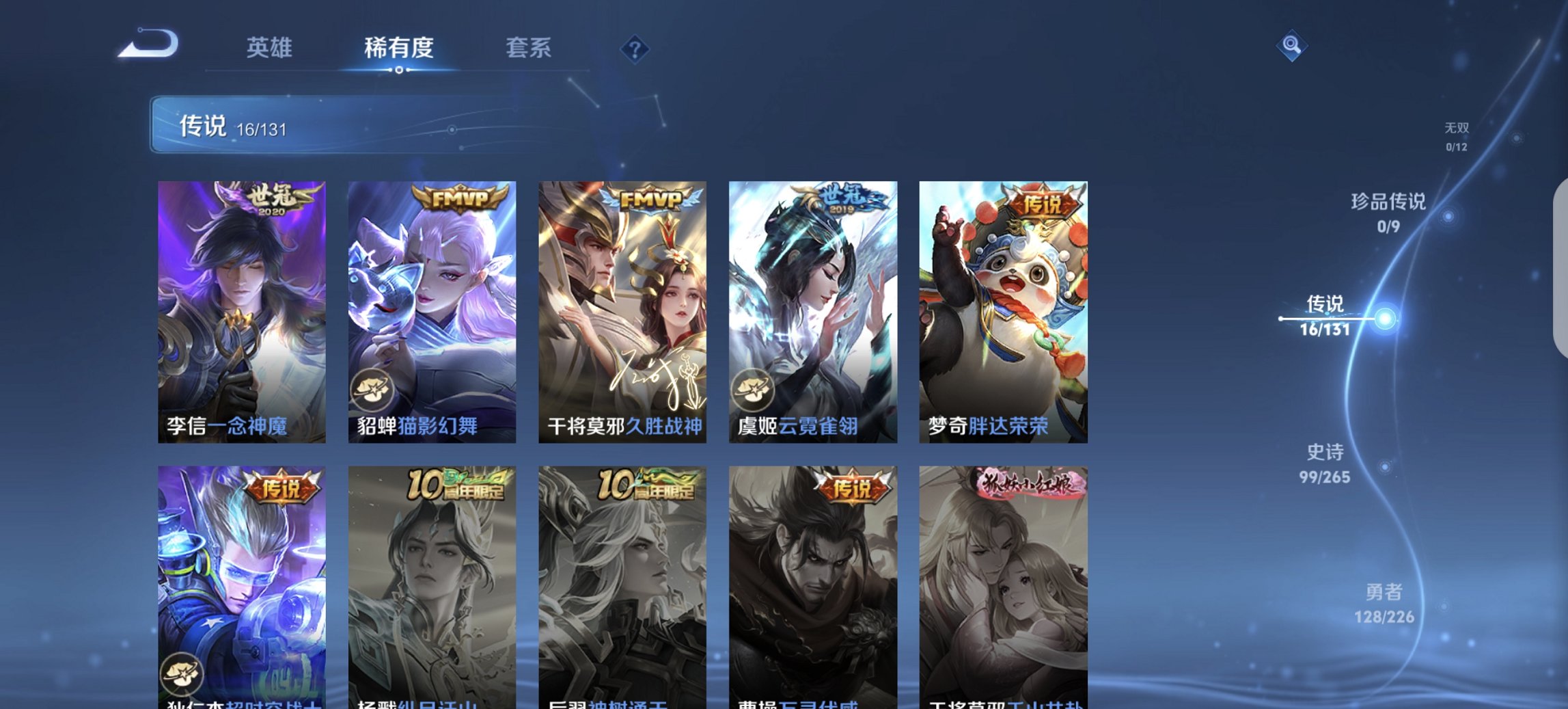
Task: Click the help question mark icon
Action: coord(635,49)
